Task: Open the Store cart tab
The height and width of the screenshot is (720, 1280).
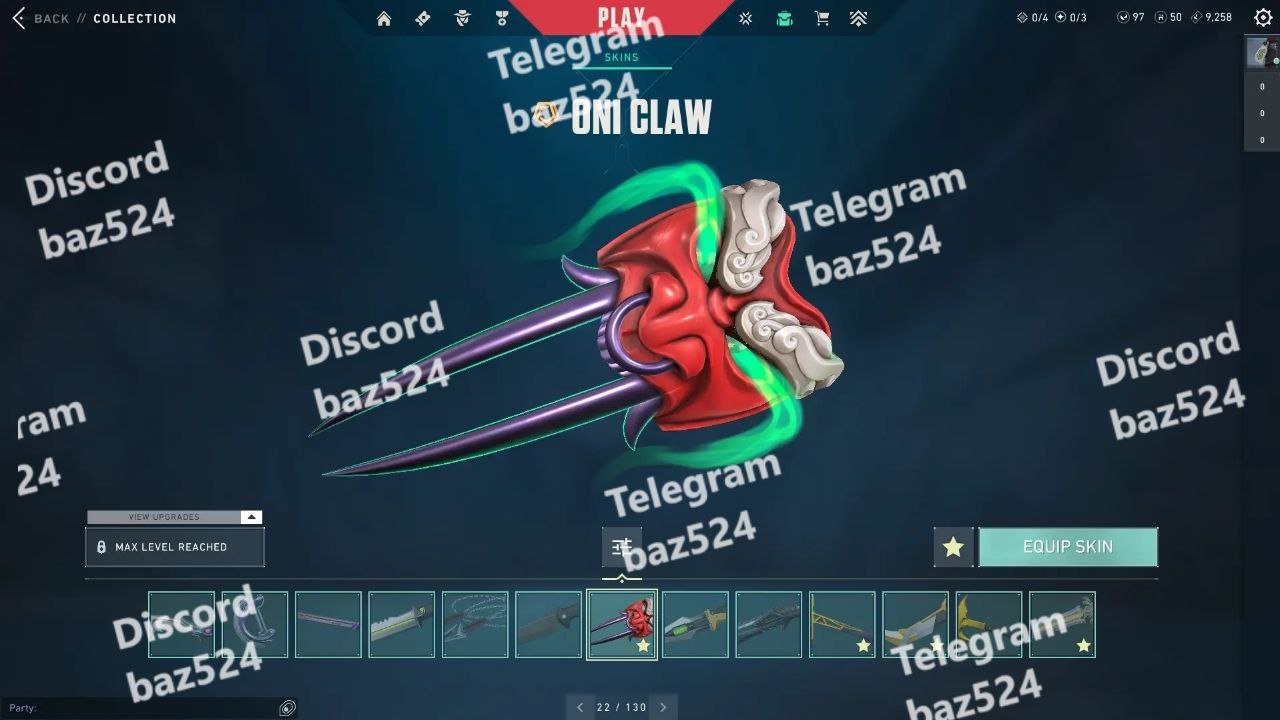Action: click(822, 18)
